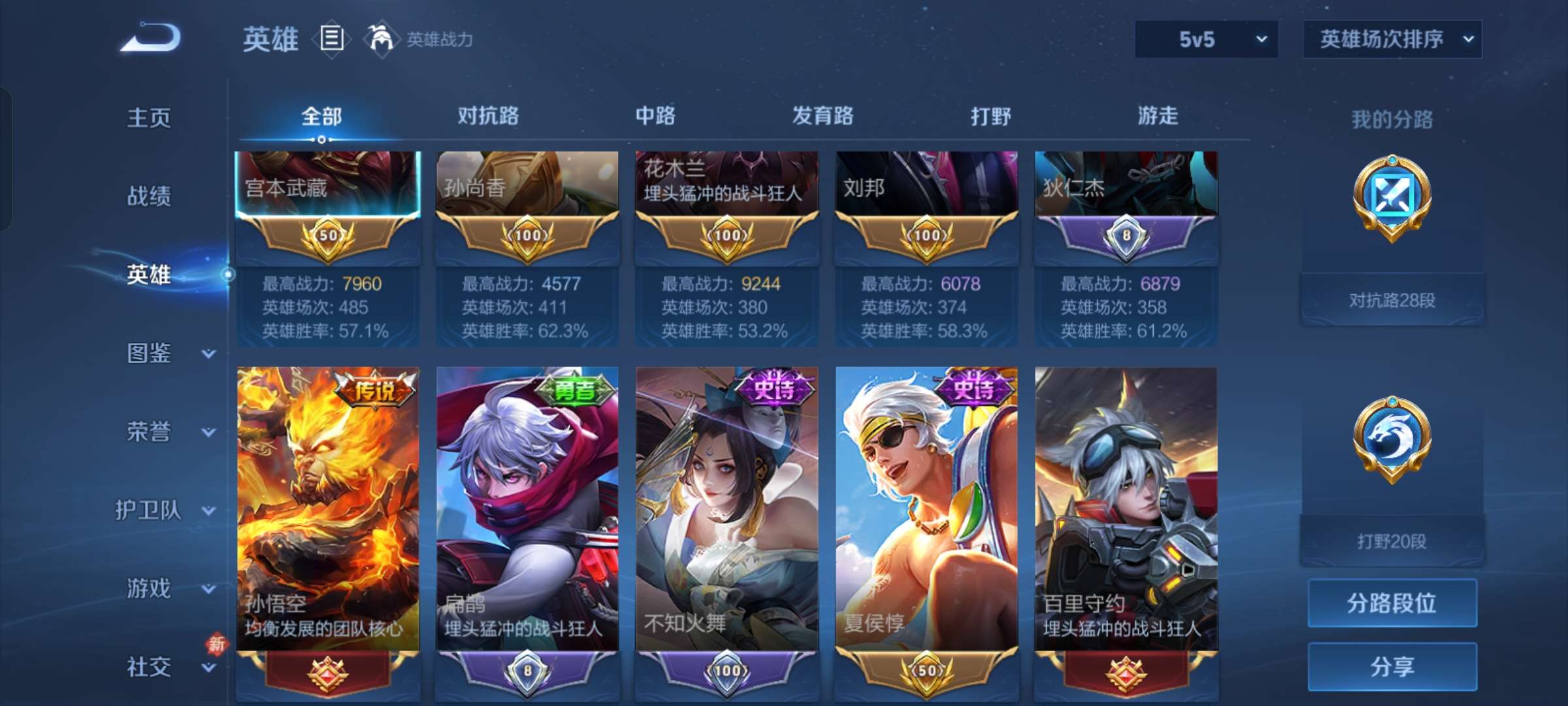Switch to the 打野 lane tab
The width and height of the screenshot is (1568, 706).
[x=990, y=116]
